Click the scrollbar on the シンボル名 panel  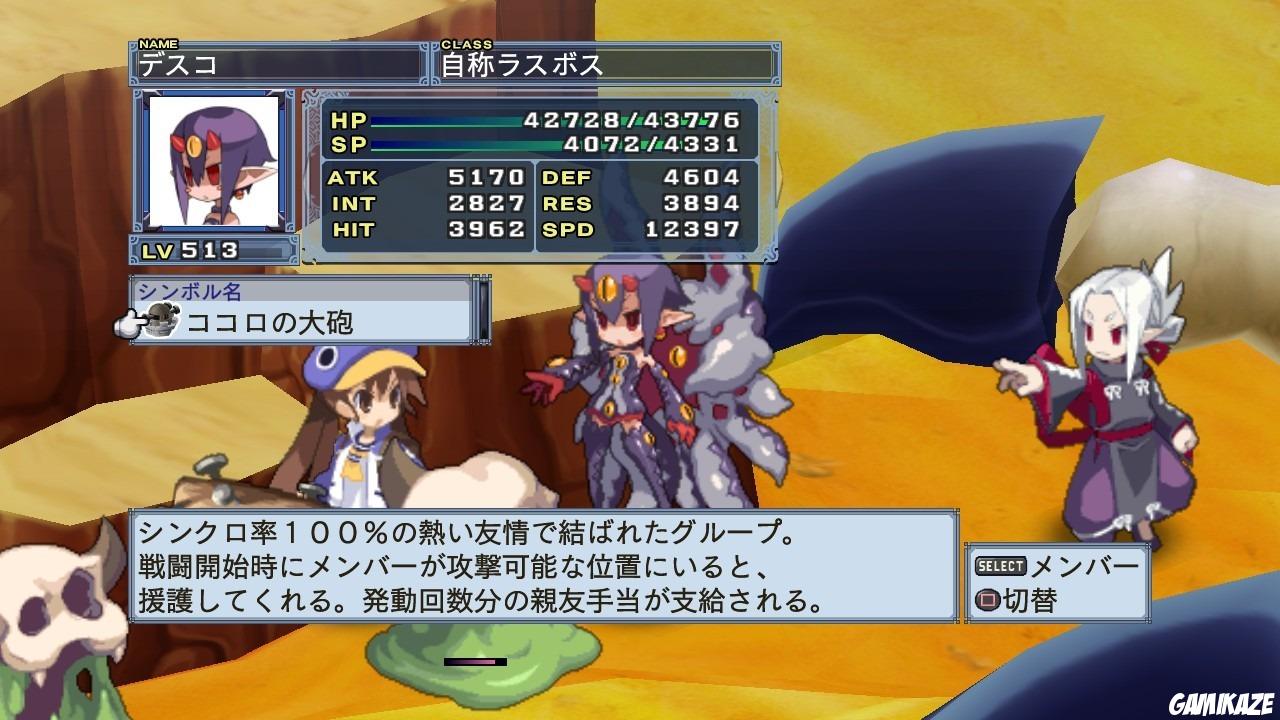[x=483, y=308]
